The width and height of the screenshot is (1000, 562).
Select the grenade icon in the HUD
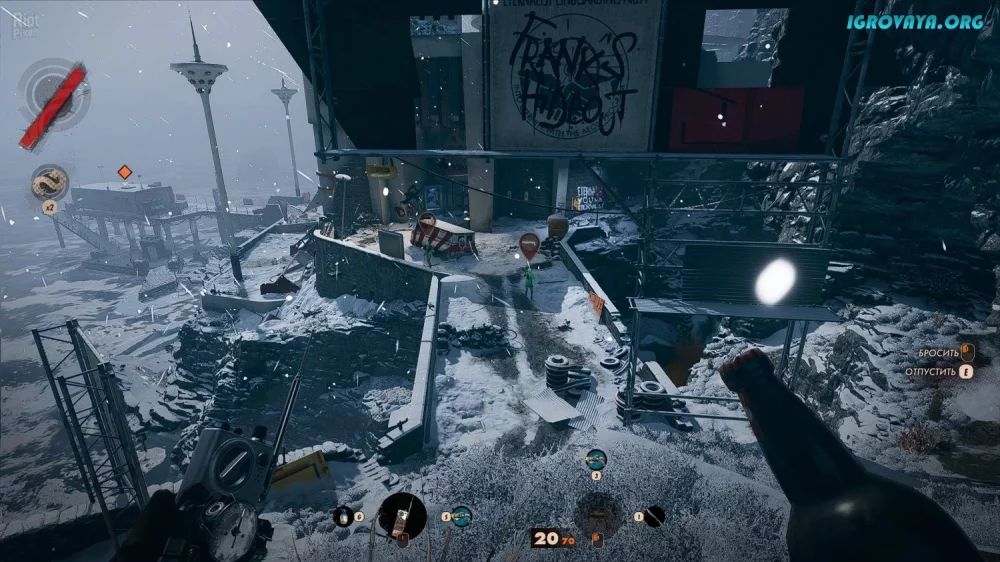(343, 516)
